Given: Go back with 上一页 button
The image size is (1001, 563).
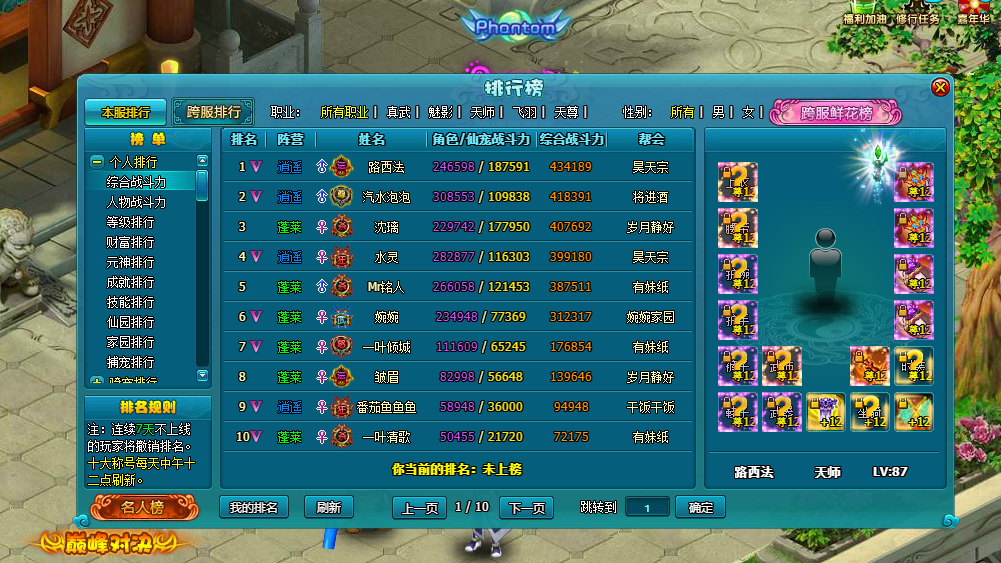Looking at the screenshot, I should click(419, 507).
